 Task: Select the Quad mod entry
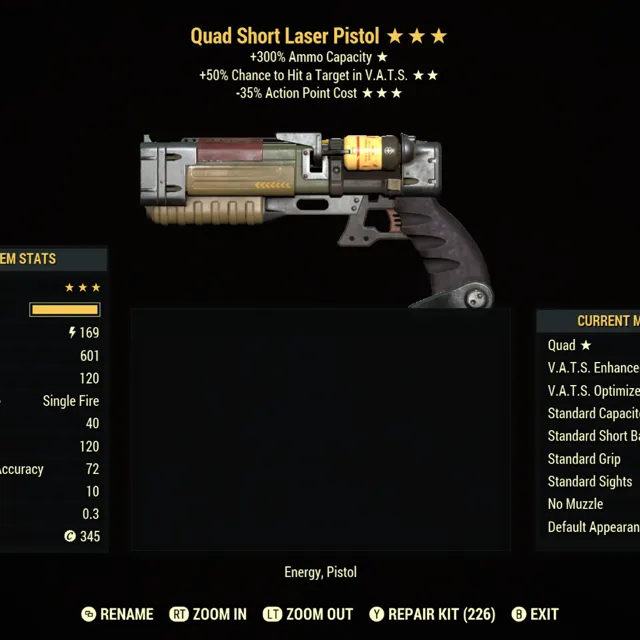(x=570, y=345)
